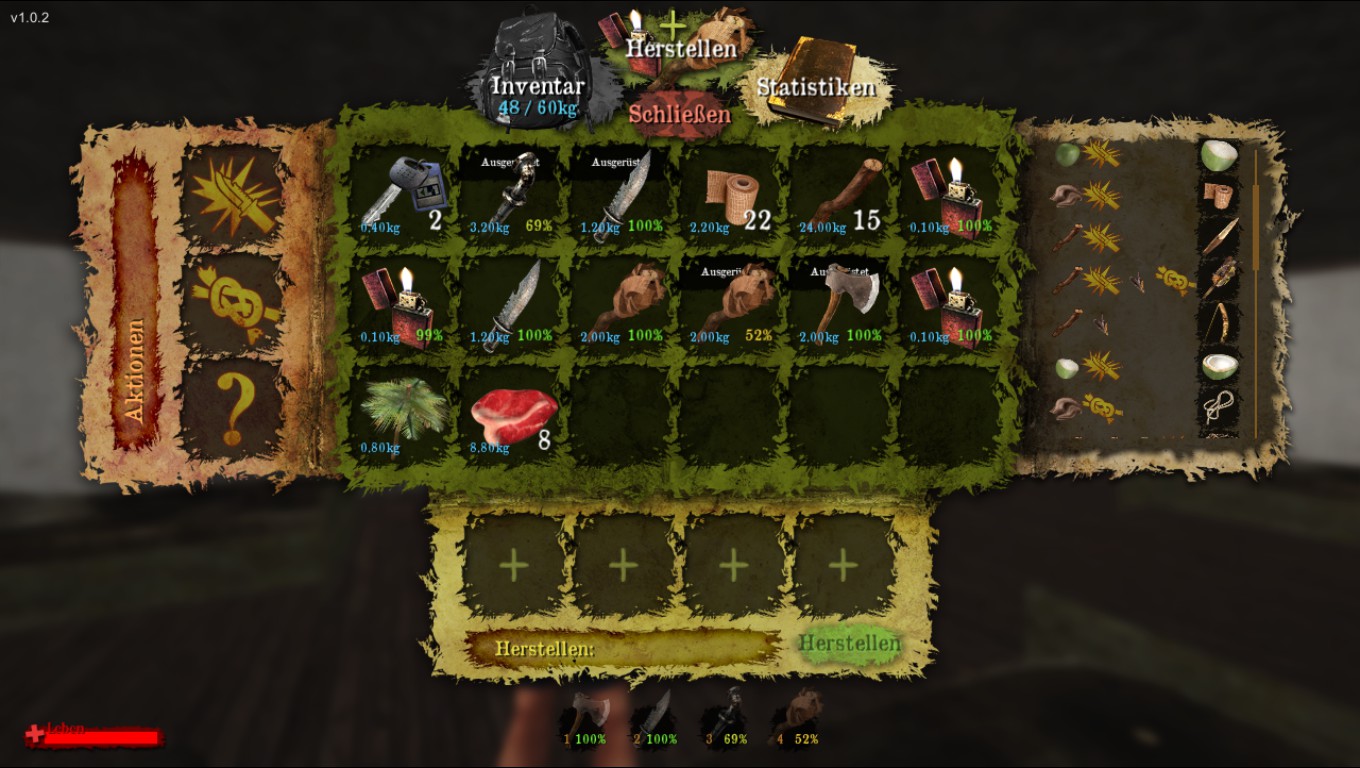Click the burst-and-stick action button under Aktionen
This screenshot has height=768, width=1360.
(232, 195)
